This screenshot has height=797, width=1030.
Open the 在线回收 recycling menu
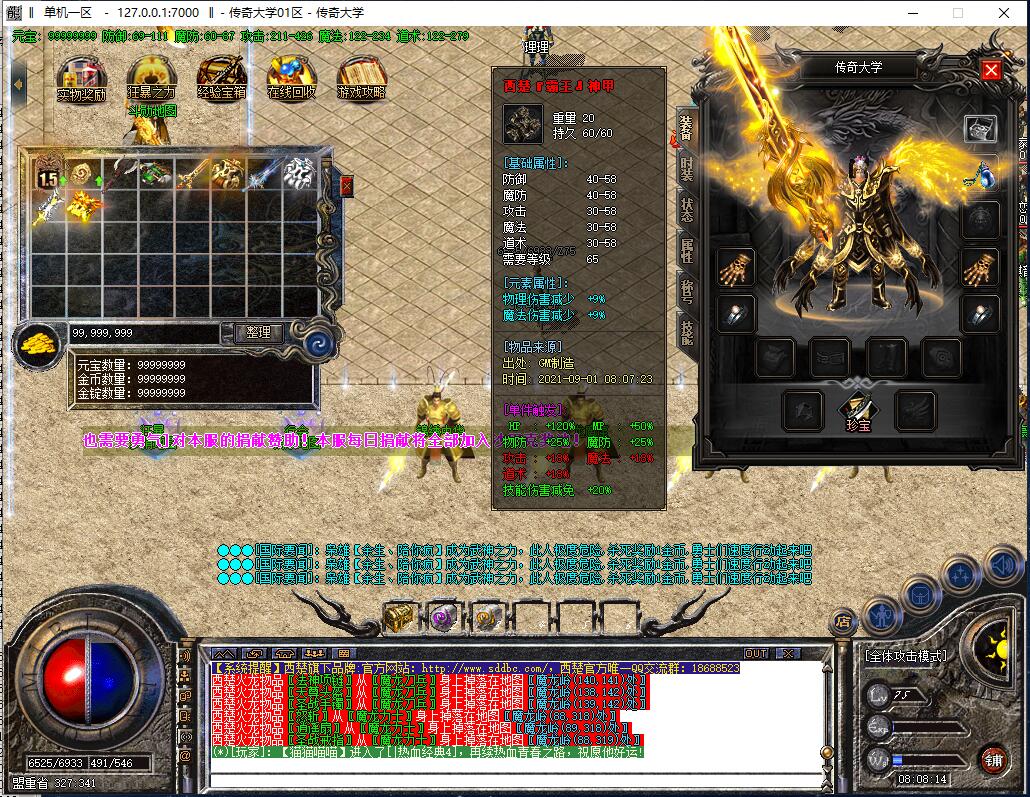tap(291, 79)
